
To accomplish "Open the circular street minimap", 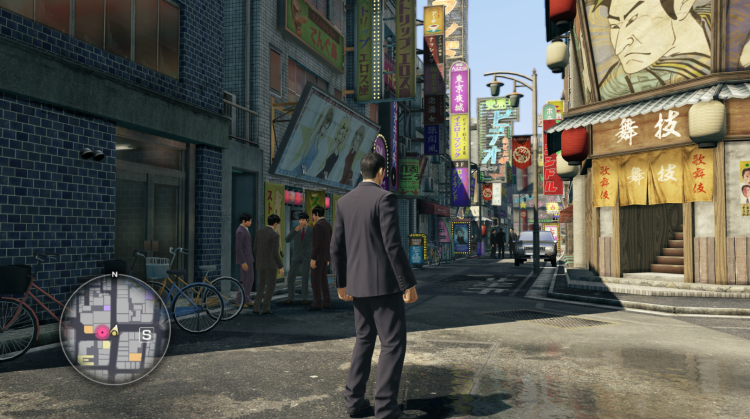I will click(115, 329).
